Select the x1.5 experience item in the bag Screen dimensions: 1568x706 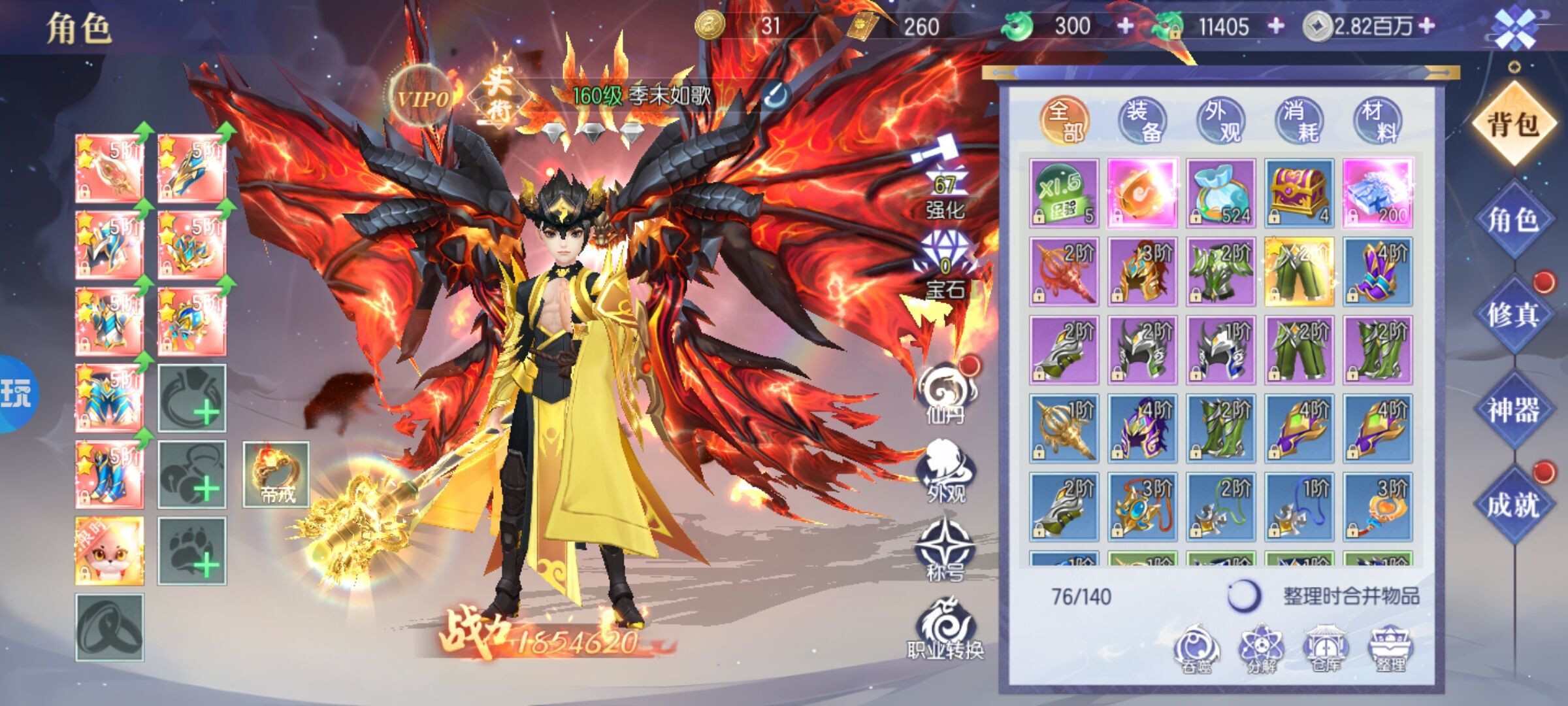[1064, 193]
